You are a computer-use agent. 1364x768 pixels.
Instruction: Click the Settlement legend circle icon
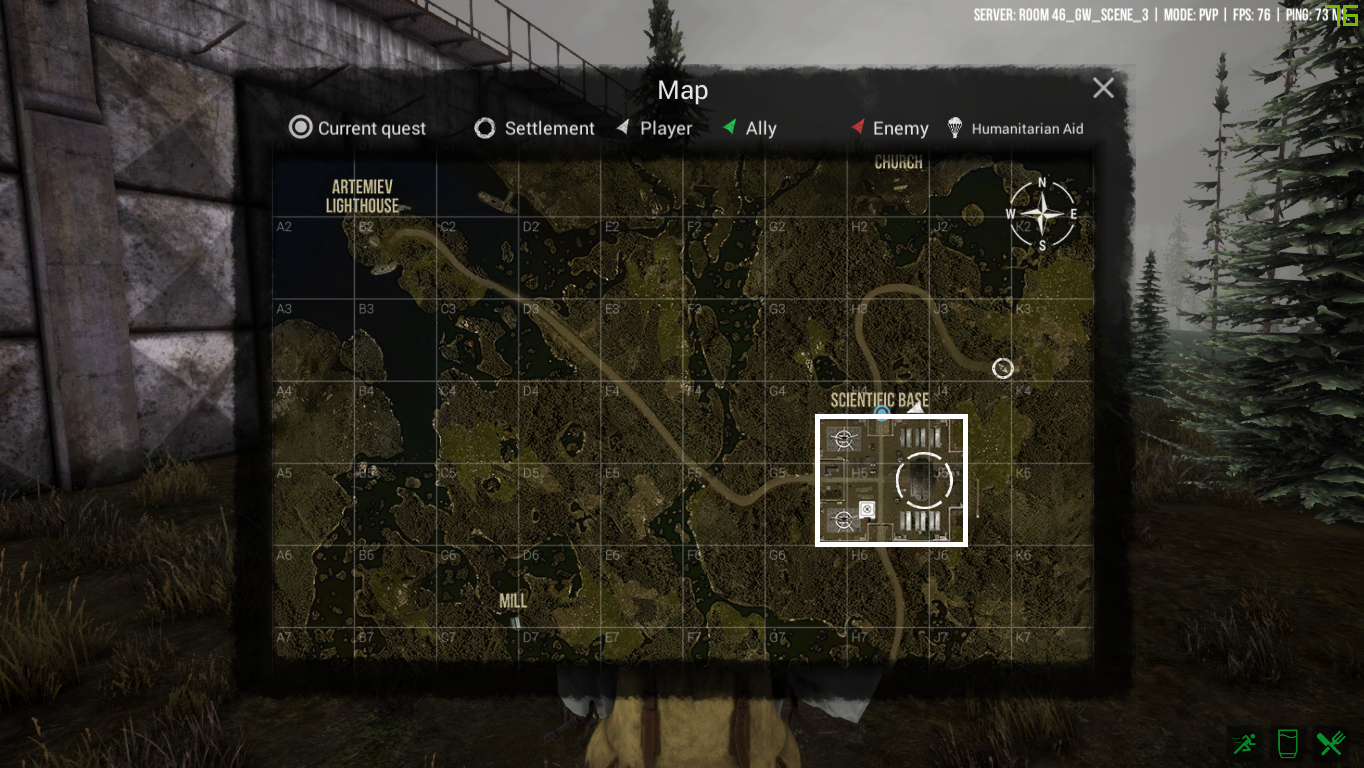[x=486, y=128]
